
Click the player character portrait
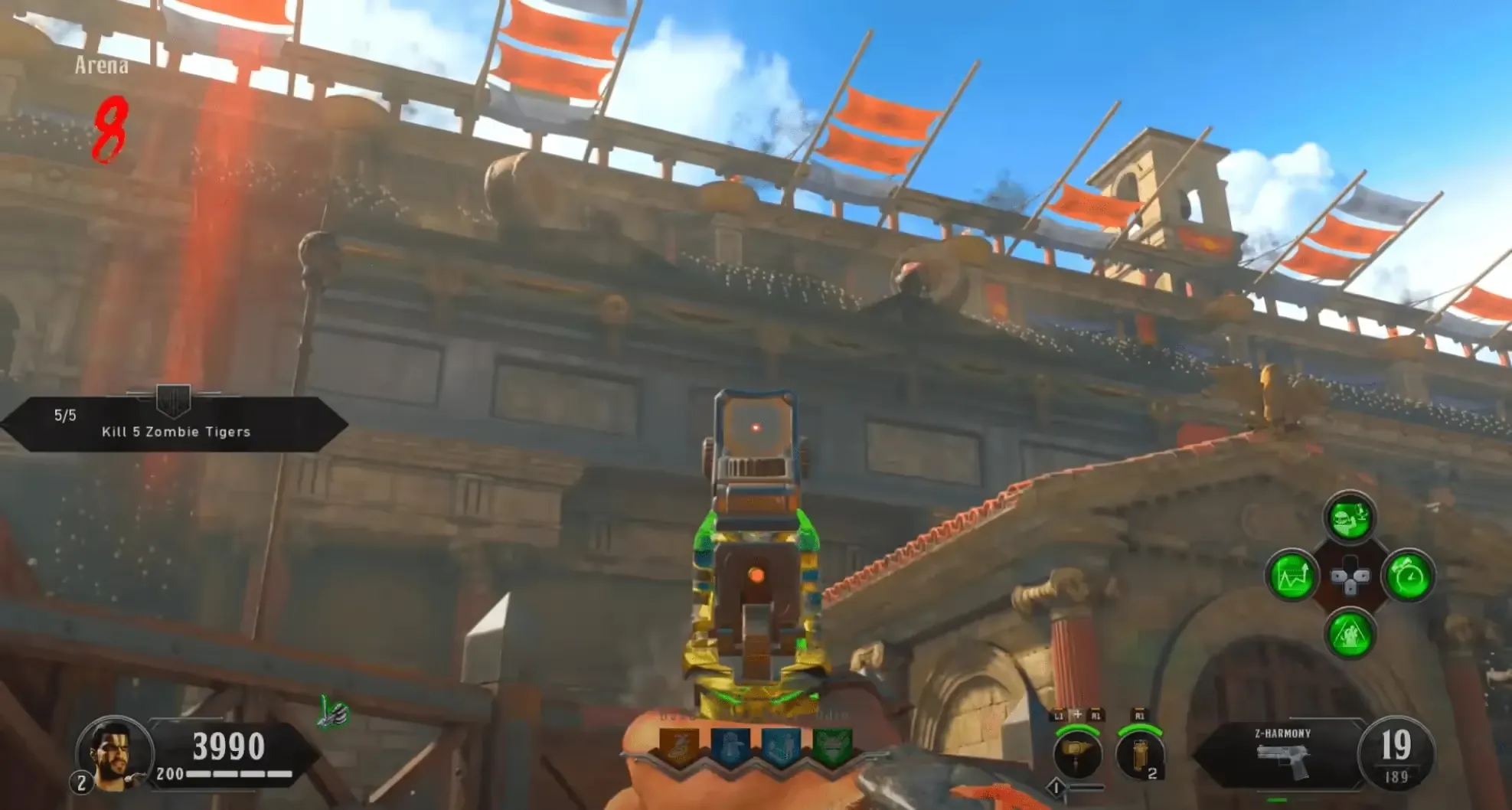(115, 753)
